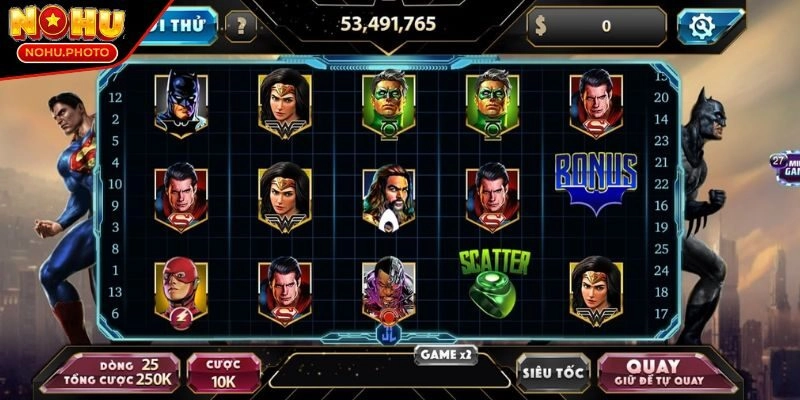Toggle the SIÊU TỐC fast spin mode

[x=551, y=372]
